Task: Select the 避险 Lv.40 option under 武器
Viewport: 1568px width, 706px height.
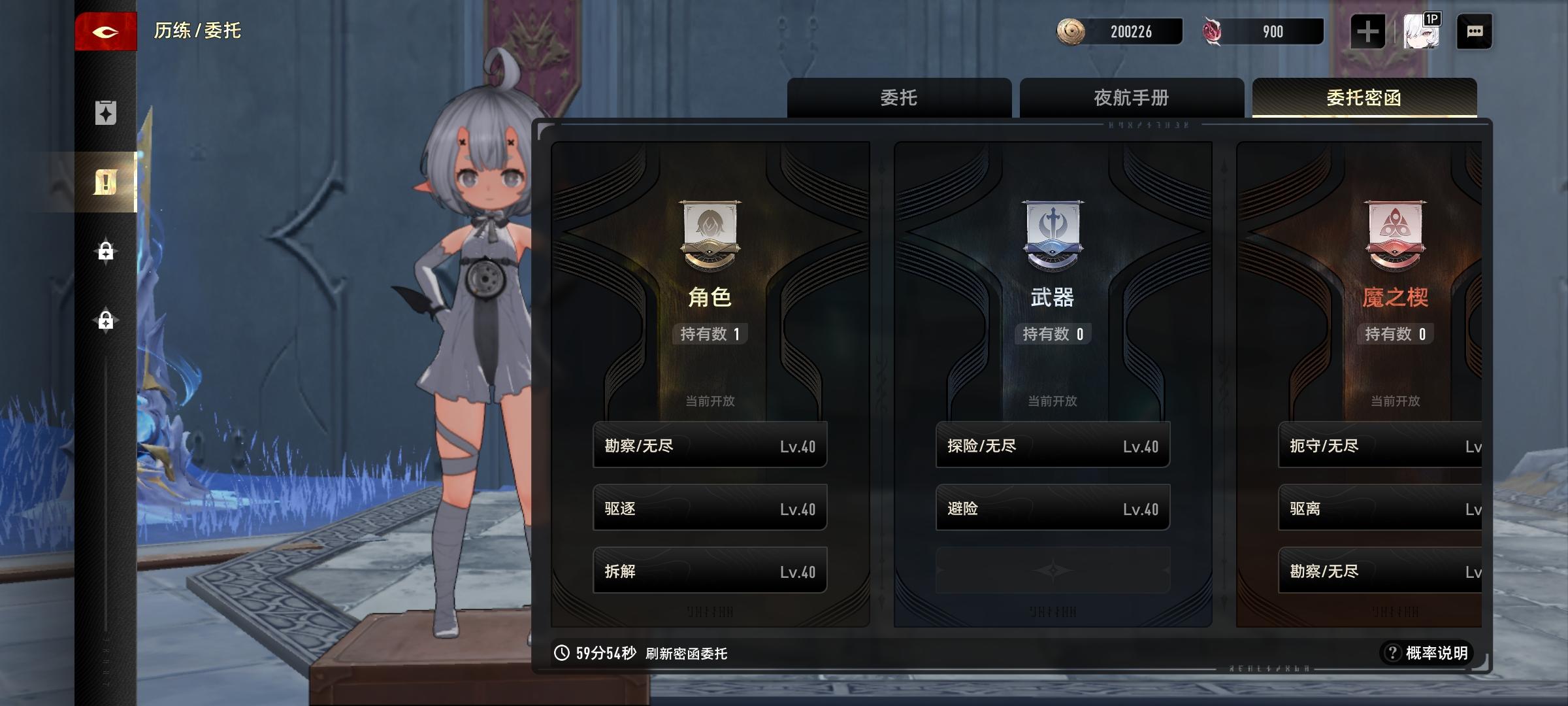Action: coord(1053,507)
